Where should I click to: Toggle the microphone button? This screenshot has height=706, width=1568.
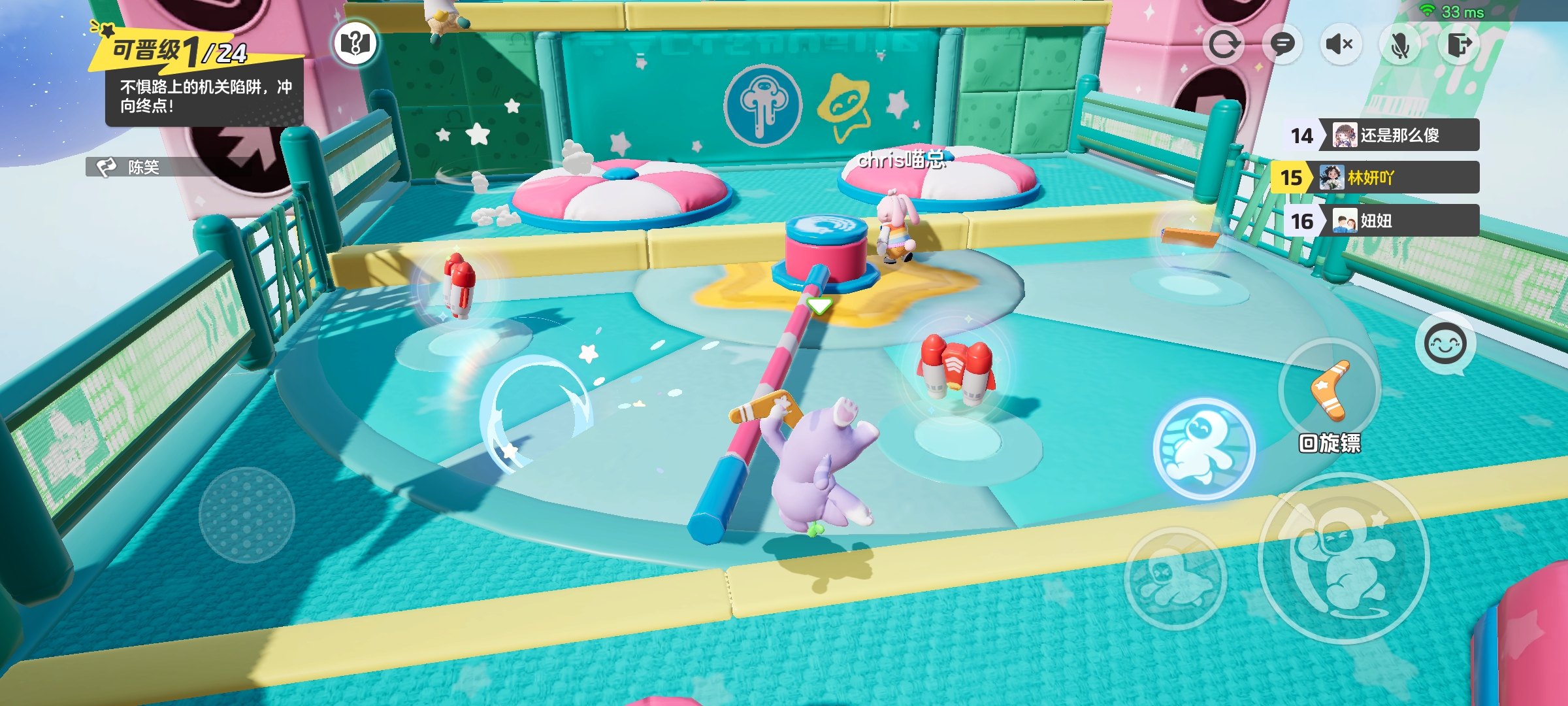pos(1399,44)
